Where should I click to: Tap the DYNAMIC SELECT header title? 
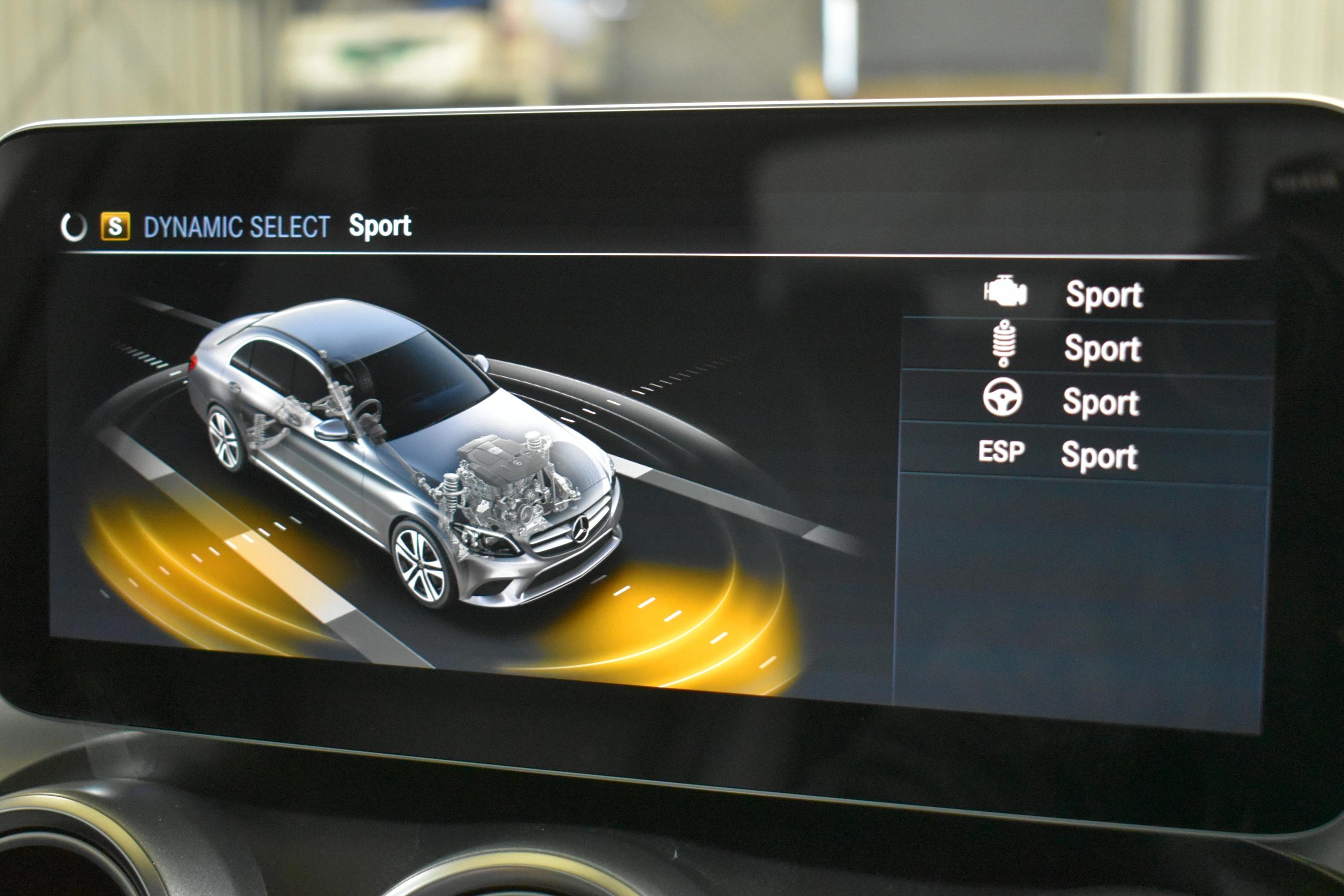click(x=236, y=227)
